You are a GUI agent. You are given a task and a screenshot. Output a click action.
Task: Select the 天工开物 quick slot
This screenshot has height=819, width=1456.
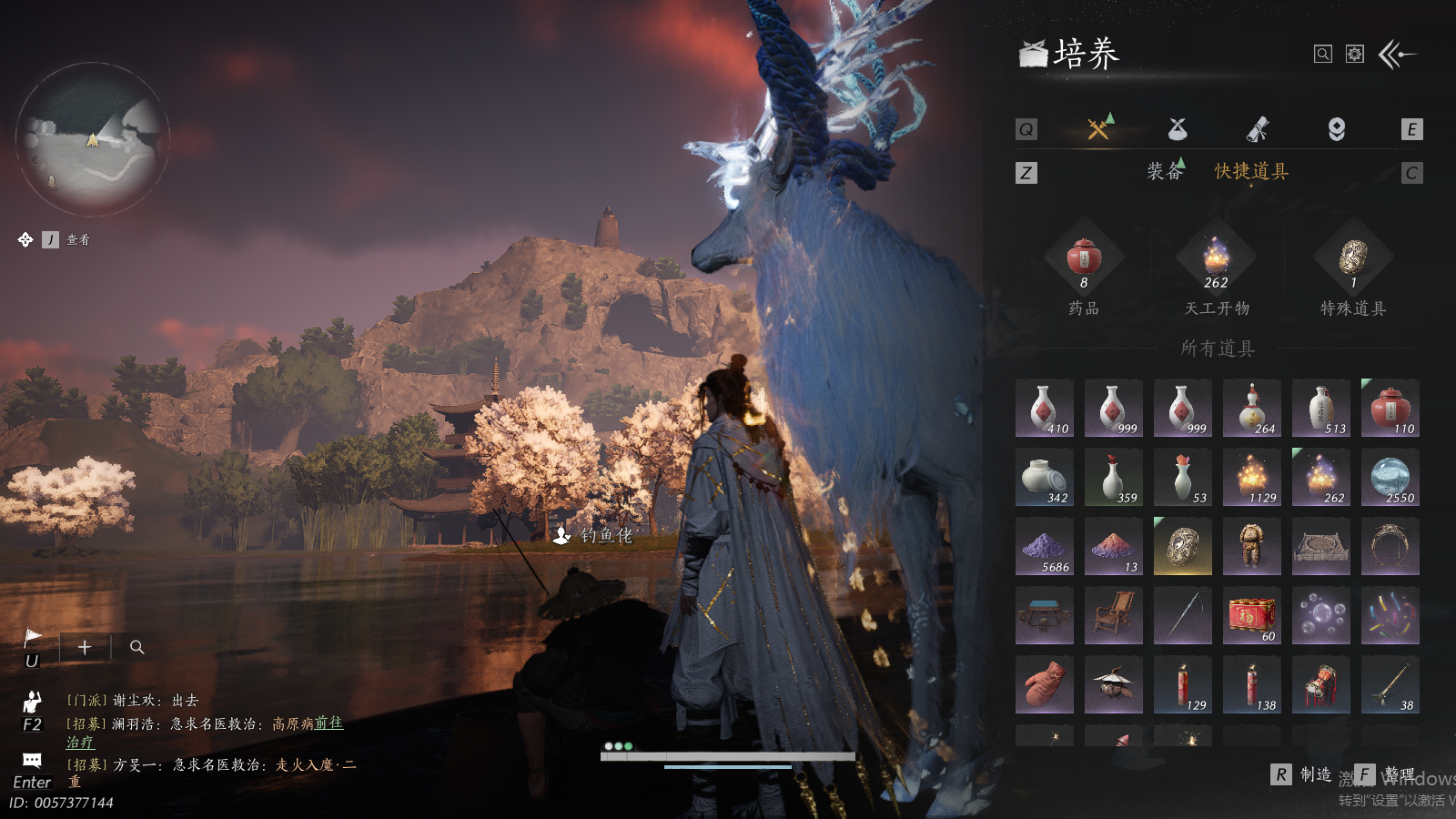(x=1217, y=259)
